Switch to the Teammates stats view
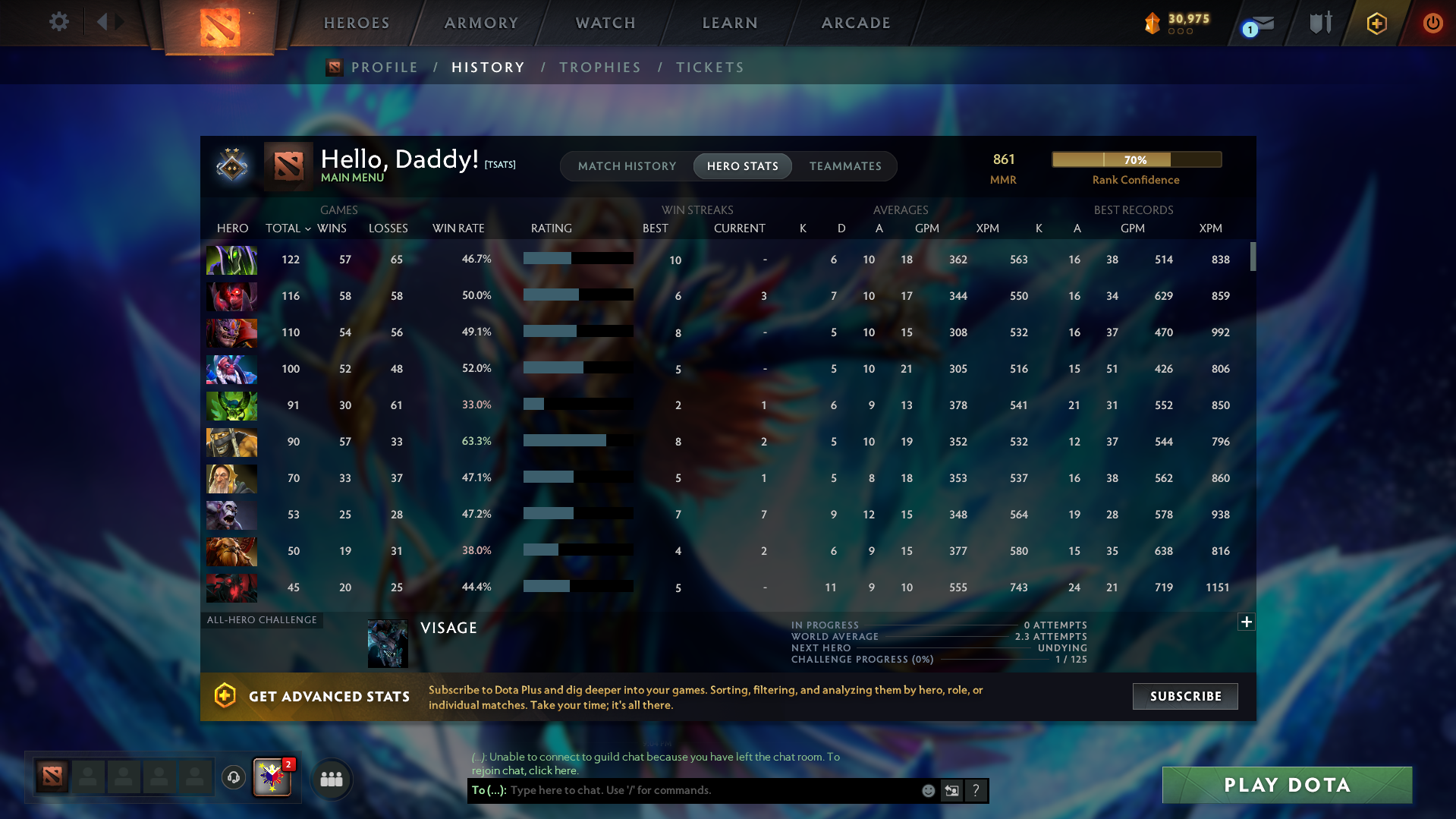Image resolution: width=1456 pixels, height=819 pixels. (x=845, y=166)
